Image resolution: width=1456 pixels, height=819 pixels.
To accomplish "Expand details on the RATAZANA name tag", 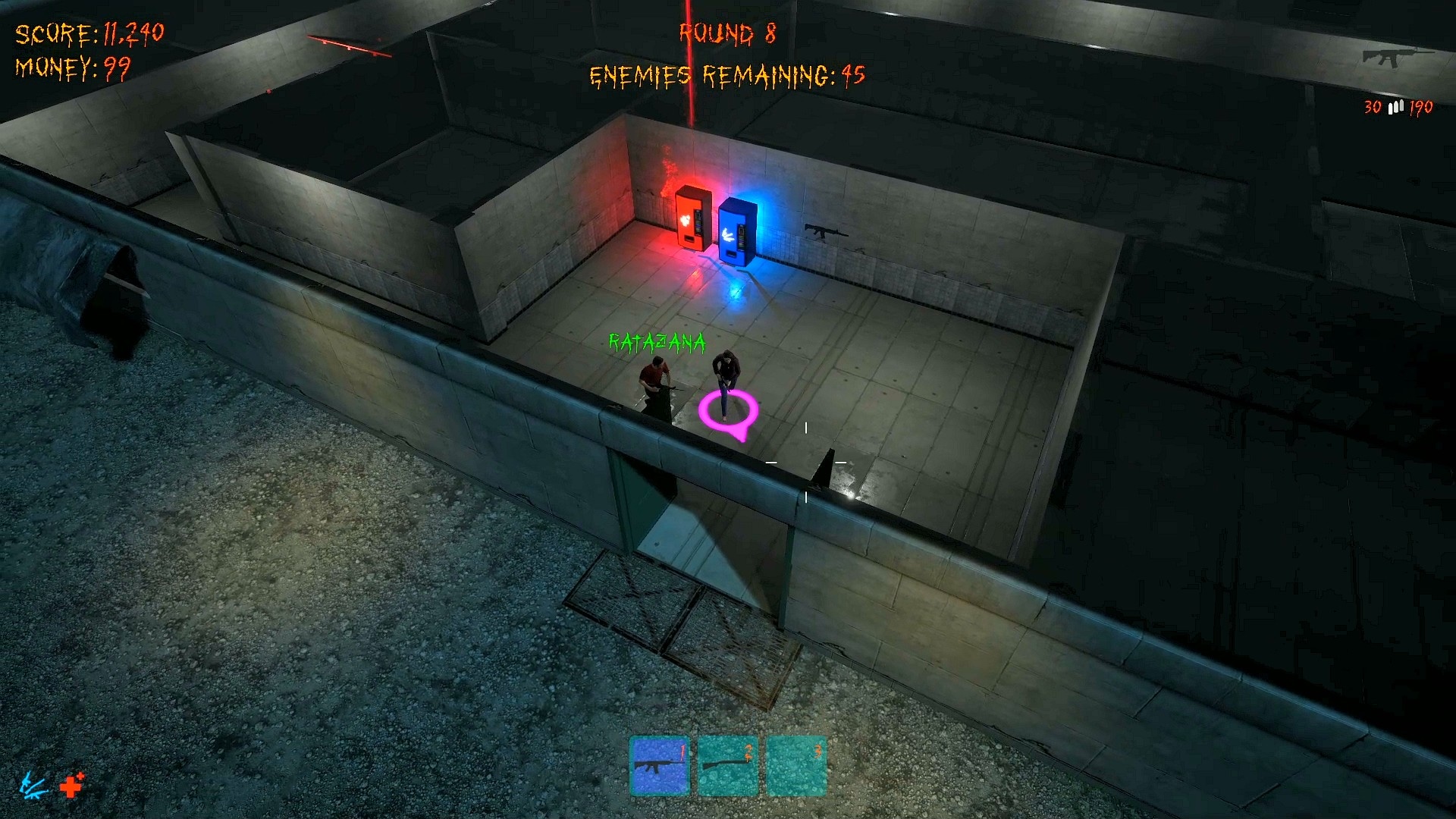I will pyautogui.click(x=656, y=343).
